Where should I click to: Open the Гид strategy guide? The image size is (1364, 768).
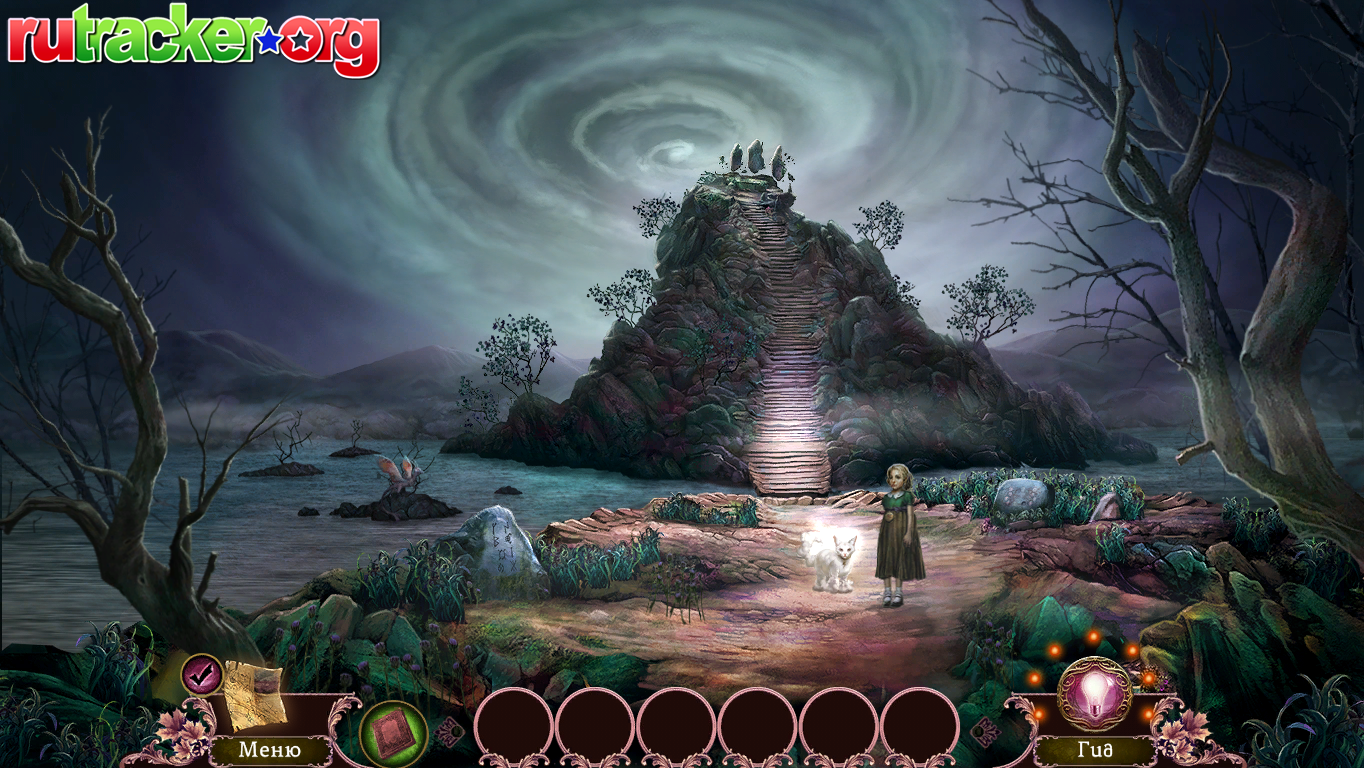1095,749
